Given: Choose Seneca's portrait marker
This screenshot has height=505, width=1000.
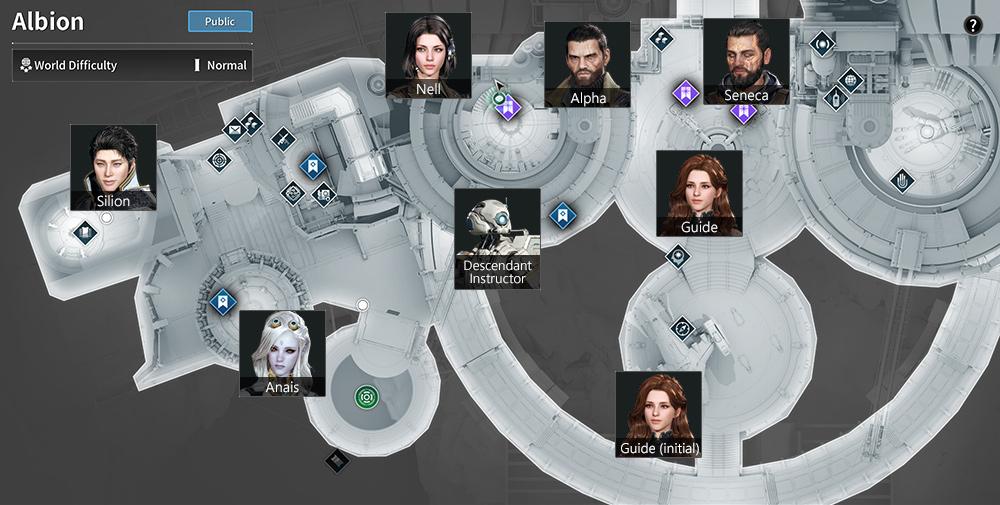Looking at the screenshot, I should (x=746, y=61).
